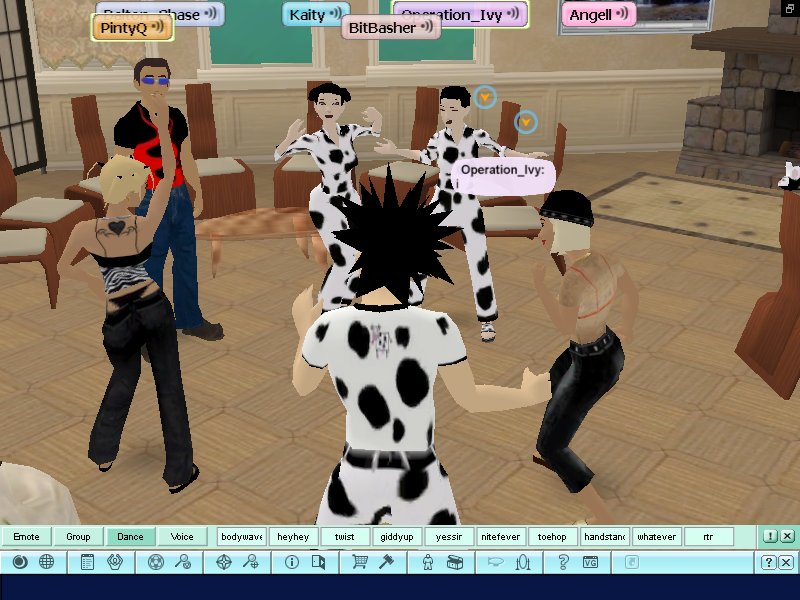
Task: Open the treasure chest inventory
Action: click(x=455, y=563)
